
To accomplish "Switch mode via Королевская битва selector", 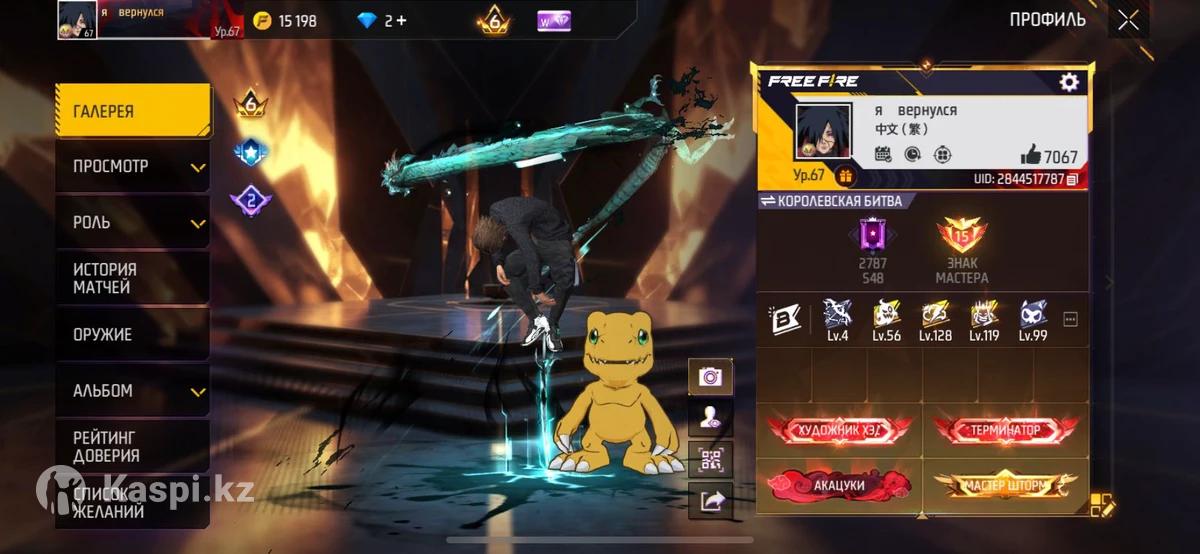I will pyautogui.click(x=832, y=201).
